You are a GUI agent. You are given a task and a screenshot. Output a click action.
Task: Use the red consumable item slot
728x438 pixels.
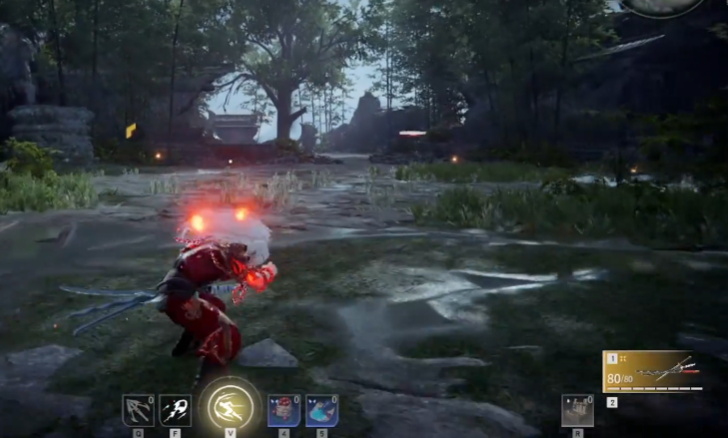283,410
